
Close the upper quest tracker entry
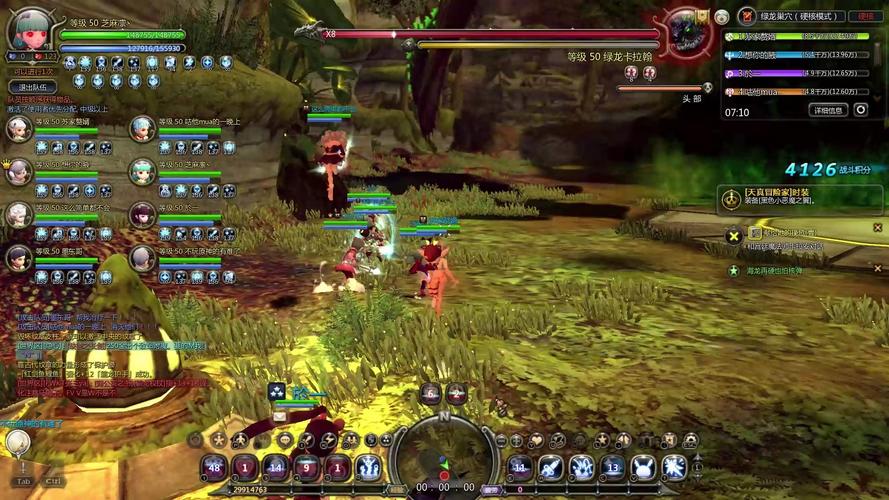[734, 236]
